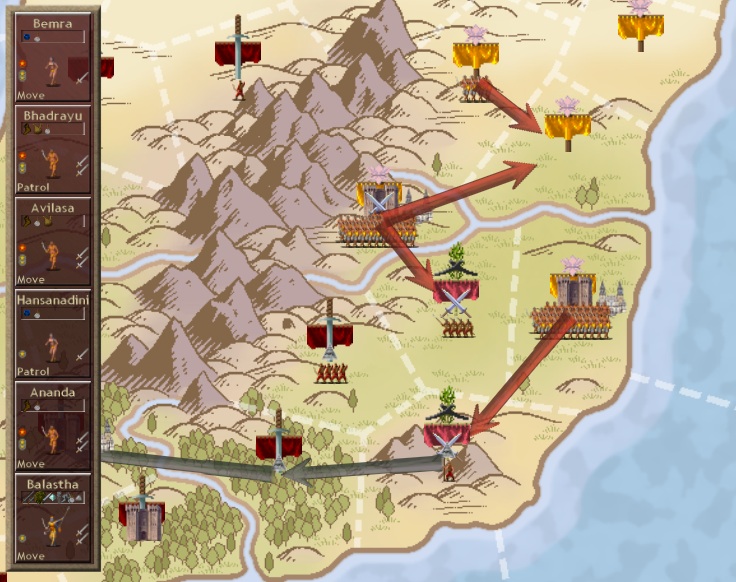Viewport: 736px width, 582px height.
Task: Click the Balastha character card
Action: coord(53,518)
